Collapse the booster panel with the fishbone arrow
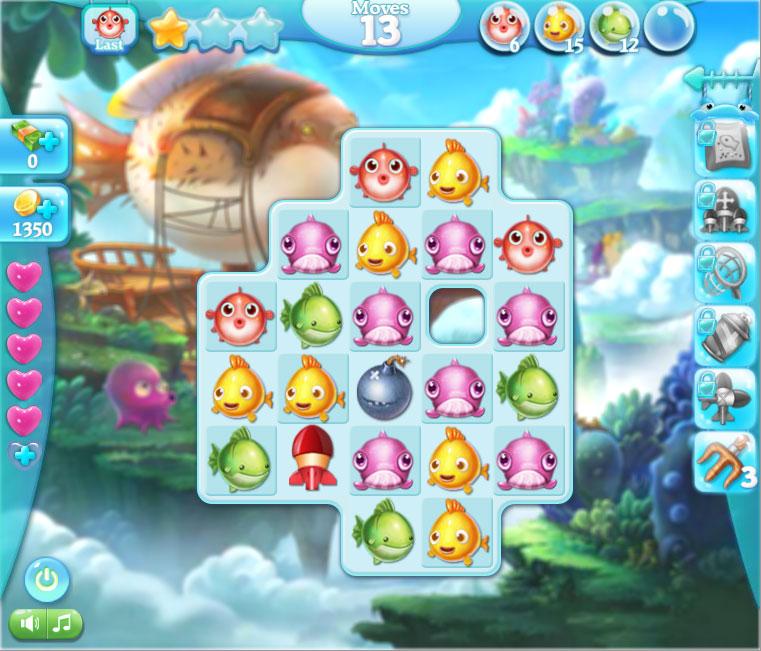 [x=718, y=78]
